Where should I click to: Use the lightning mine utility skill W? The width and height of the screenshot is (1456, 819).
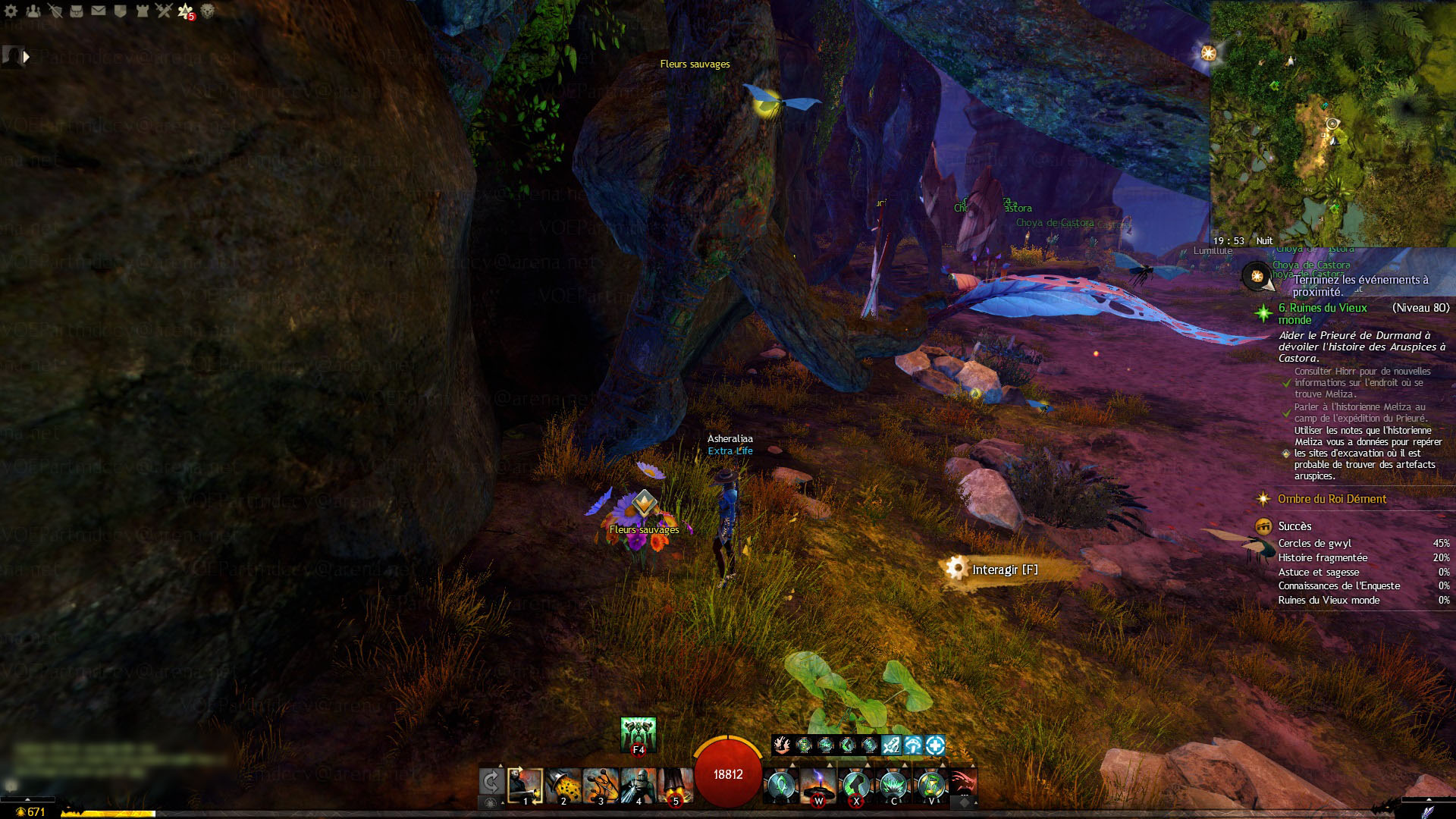coord(818,786)
